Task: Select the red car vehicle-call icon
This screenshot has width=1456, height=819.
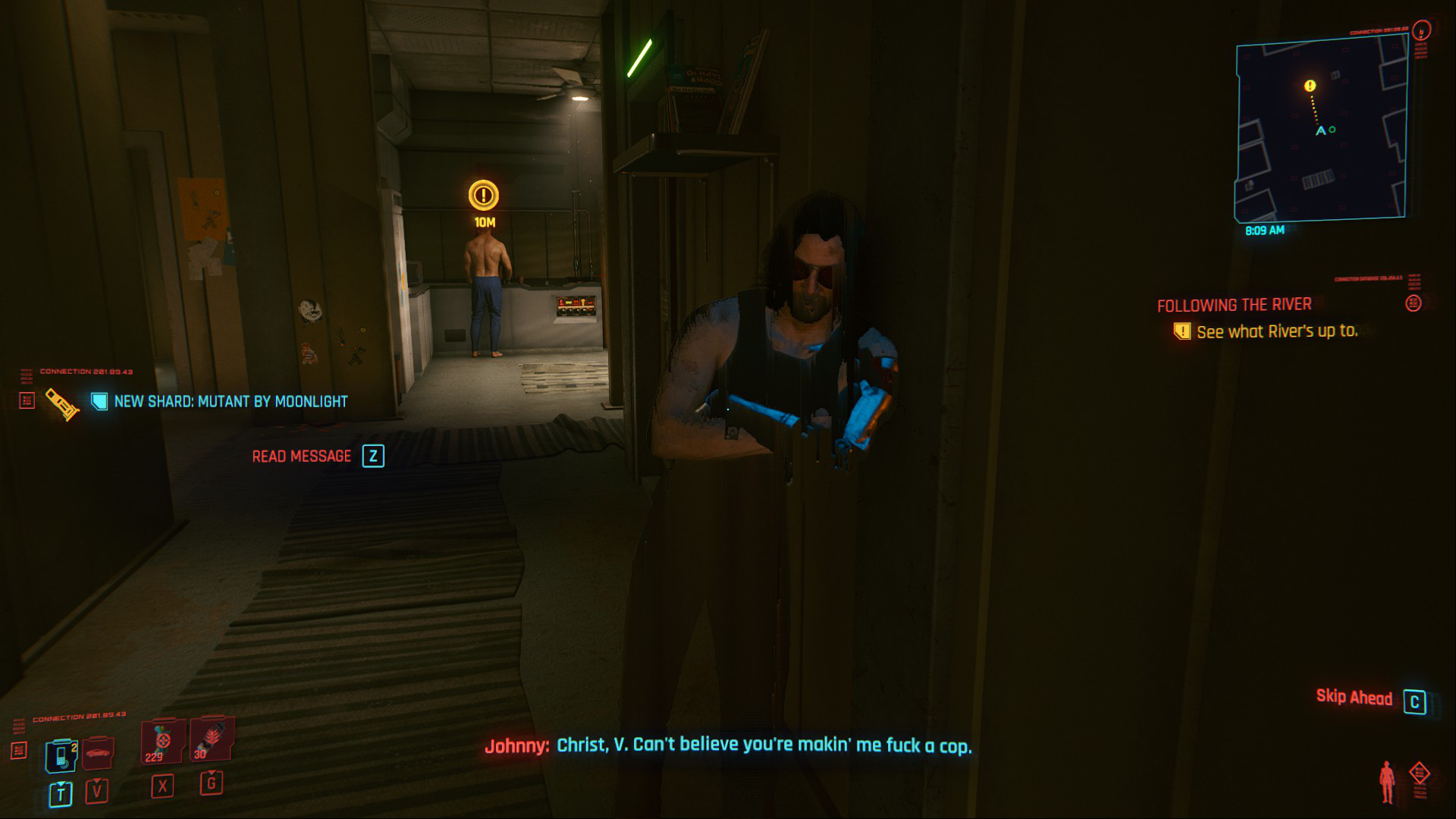Action: pos(98,753)
